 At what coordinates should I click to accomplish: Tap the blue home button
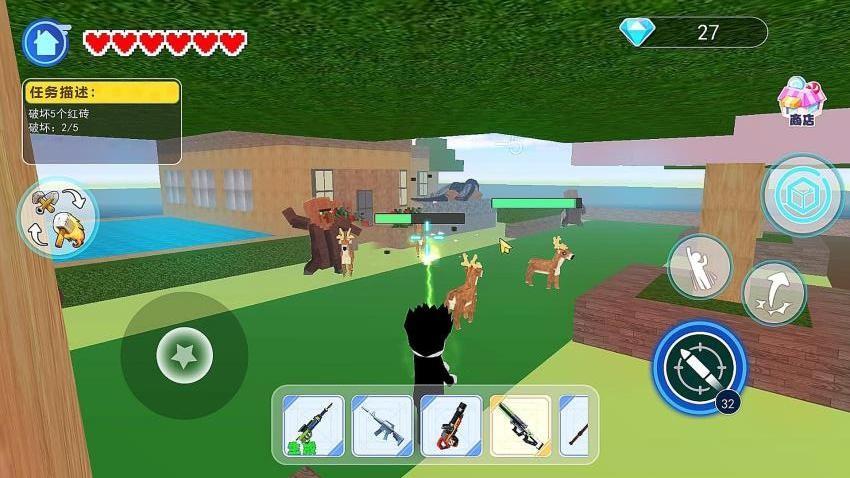(46, 42)
